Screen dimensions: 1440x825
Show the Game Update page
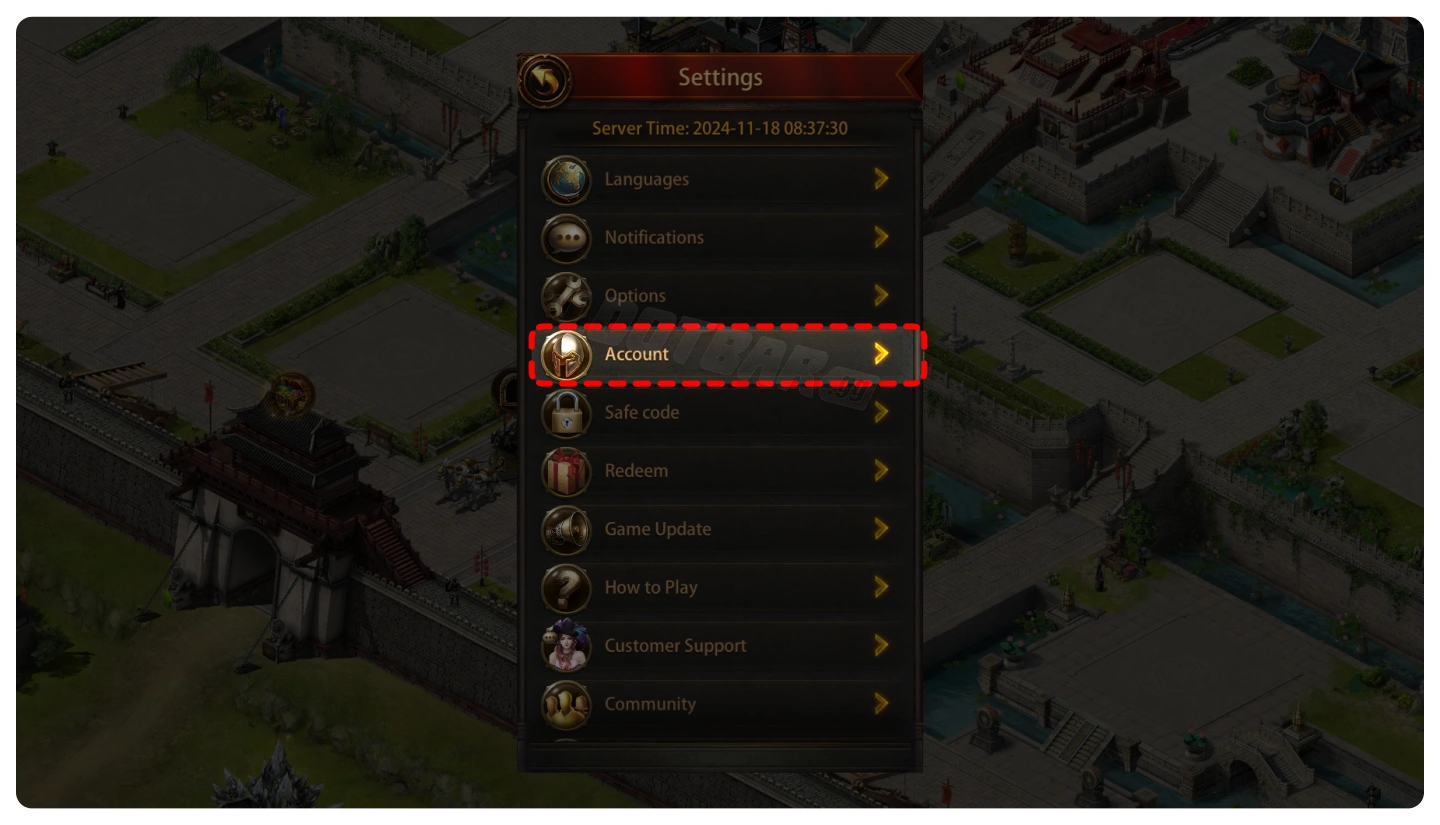coord(719,529)
